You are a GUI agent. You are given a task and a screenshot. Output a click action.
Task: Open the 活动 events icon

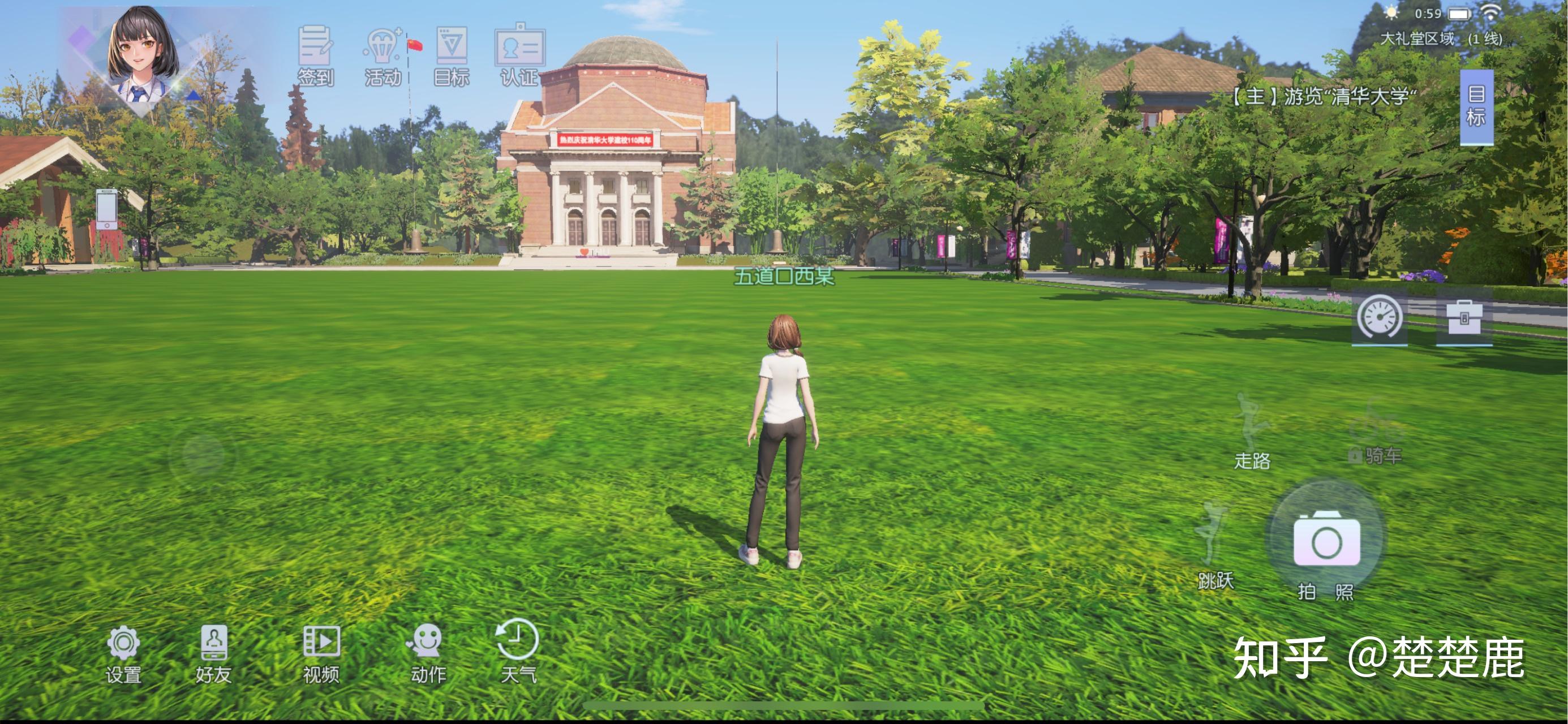click(x=383, y=54)
